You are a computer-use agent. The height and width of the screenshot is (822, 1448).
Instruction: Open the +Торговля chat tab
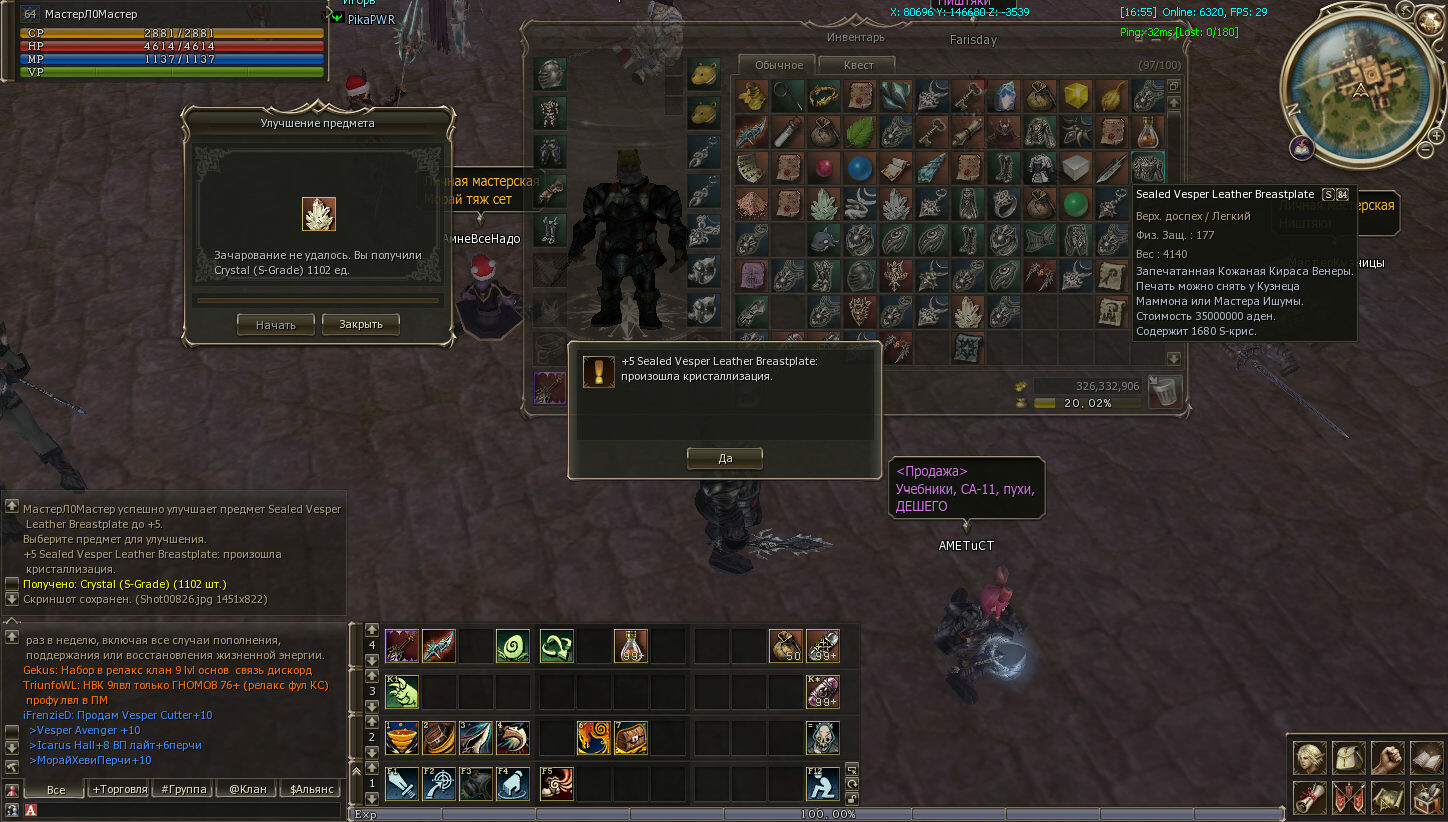pos(120,789)
